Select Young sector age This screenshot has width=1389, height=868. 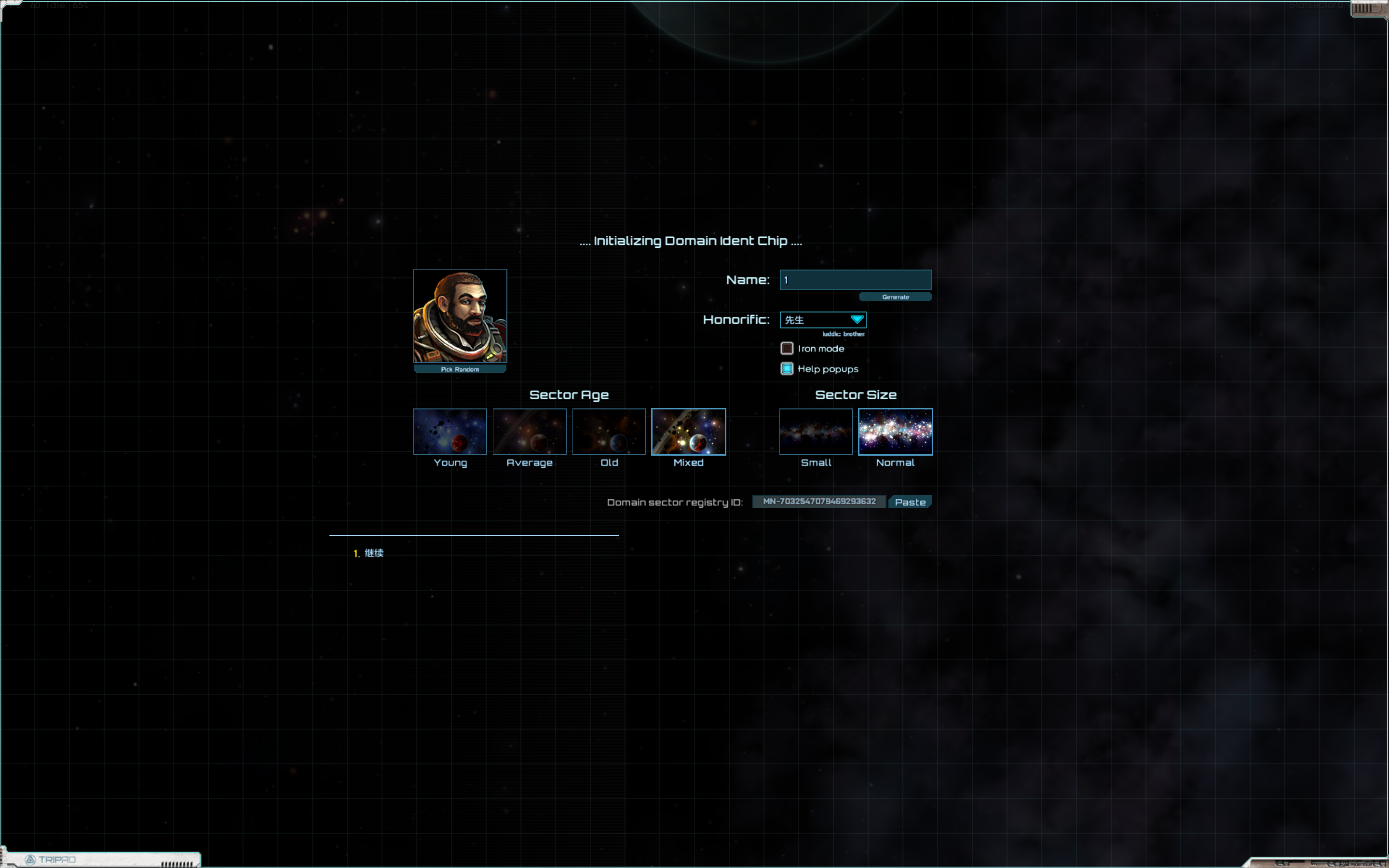click(x=450, y=432)
